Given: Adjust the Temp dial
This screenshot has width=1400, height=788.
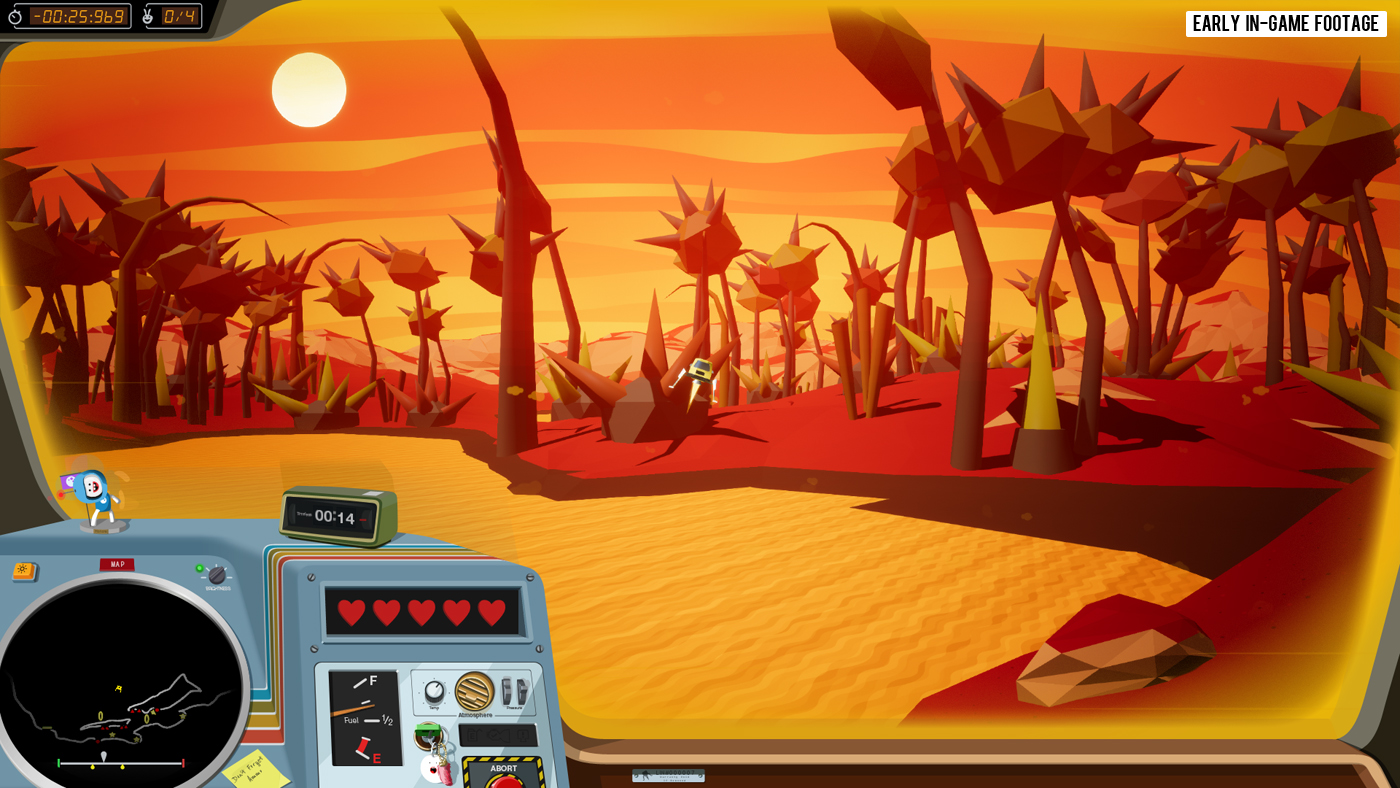Looking at the screenshot, I should pyautogui.click(x=434, y=691).
